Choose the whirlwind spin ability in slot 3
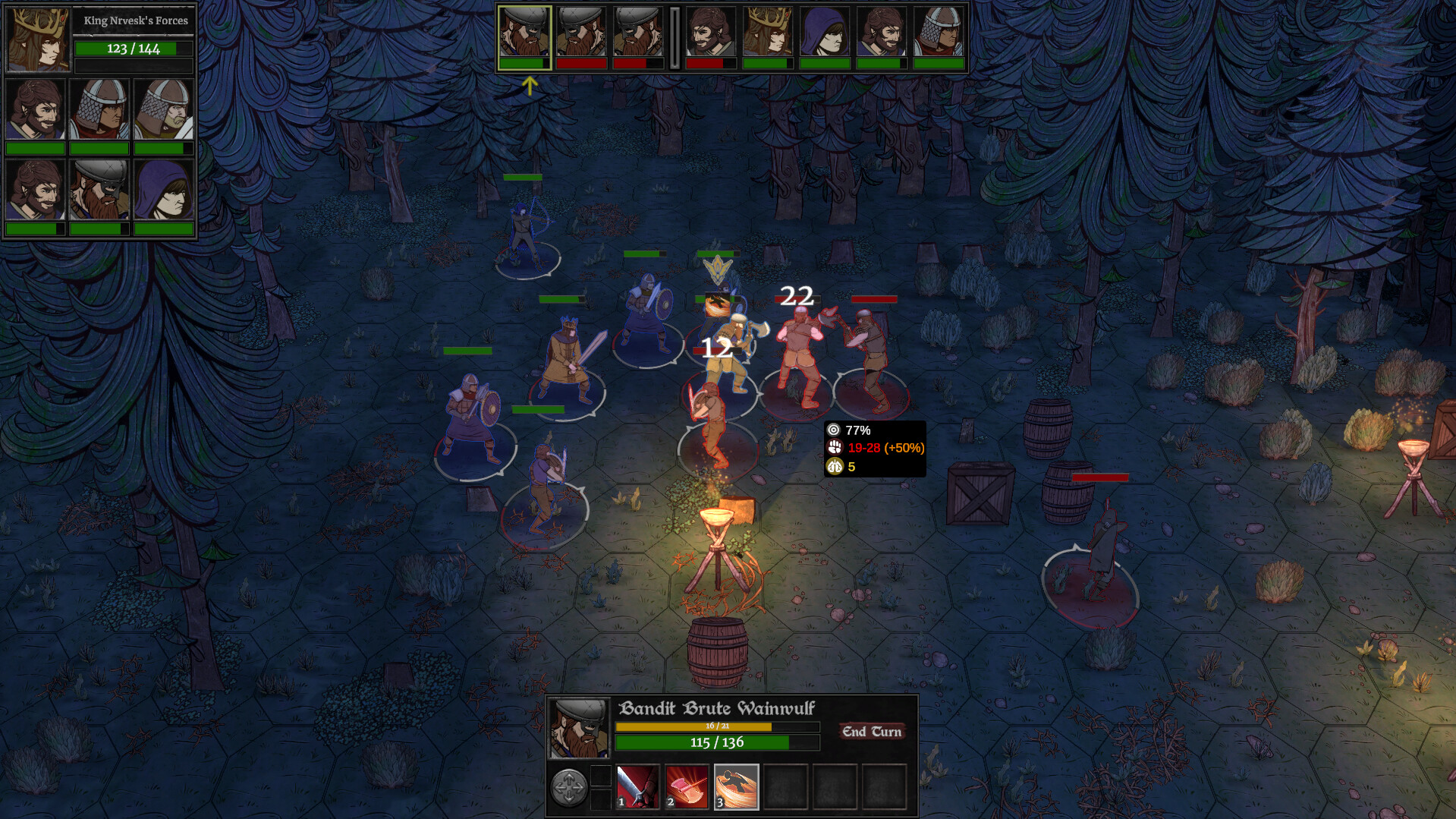 [736, 786]
